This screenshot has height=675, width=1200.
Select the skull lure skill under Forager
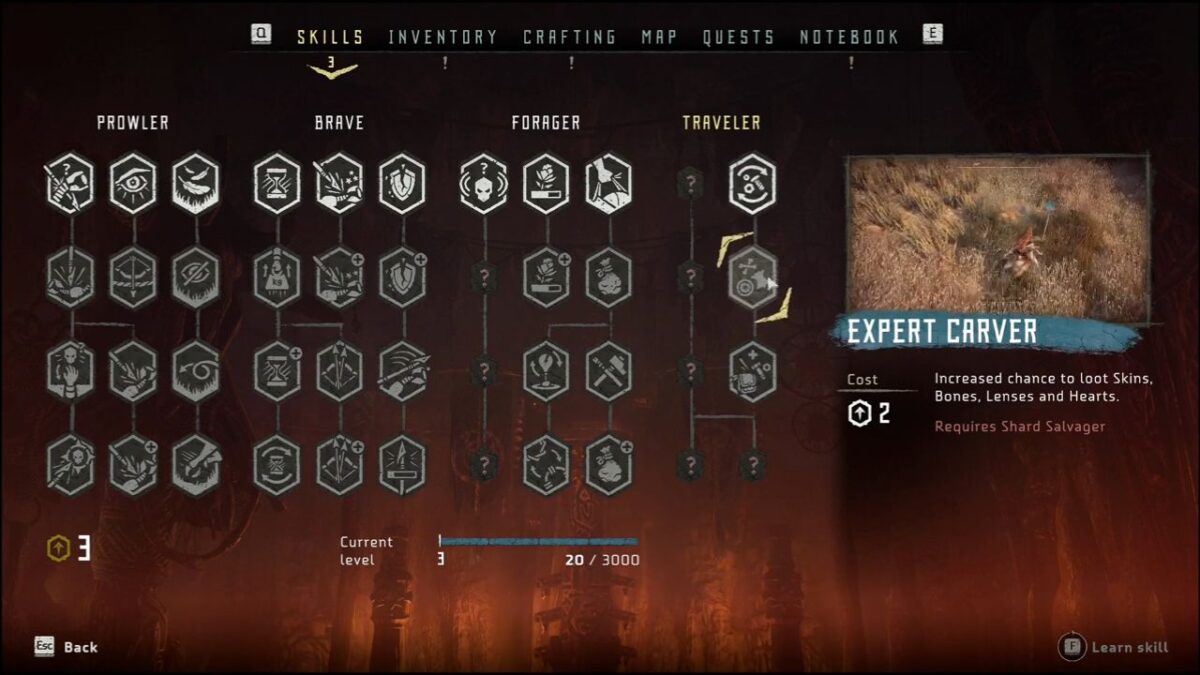(x=484, y=183)
